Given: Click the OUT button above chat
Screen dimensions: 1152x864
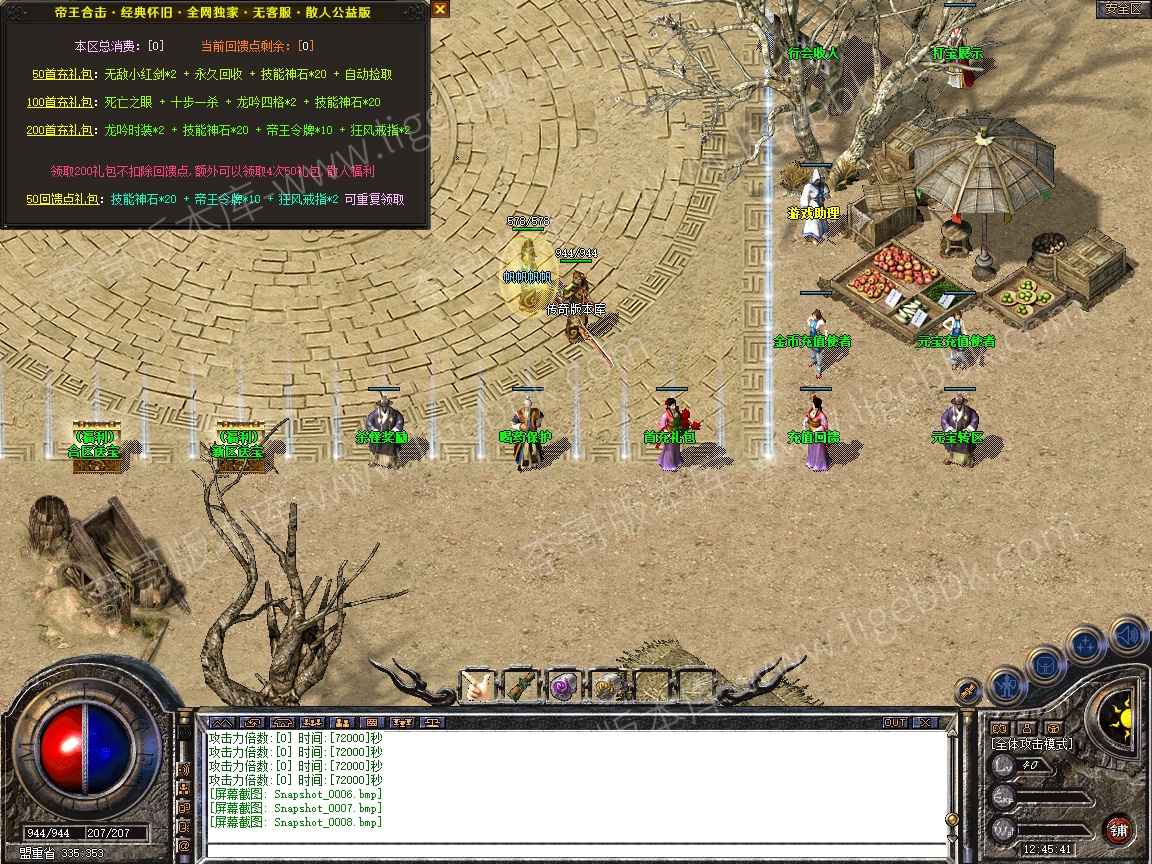Looking at the screenshot, I should [x=895, y=722].
